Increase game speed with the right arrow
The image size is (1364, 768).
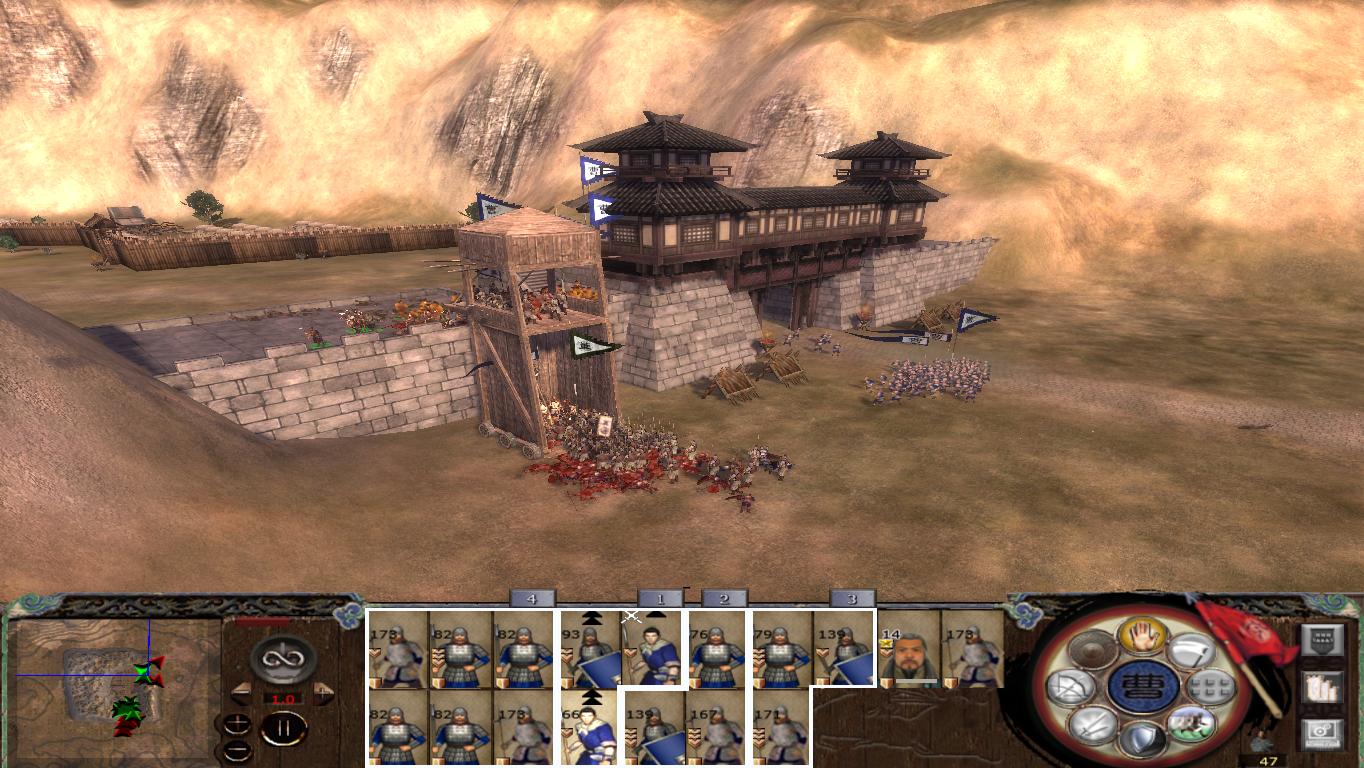[x=322, y=692]
